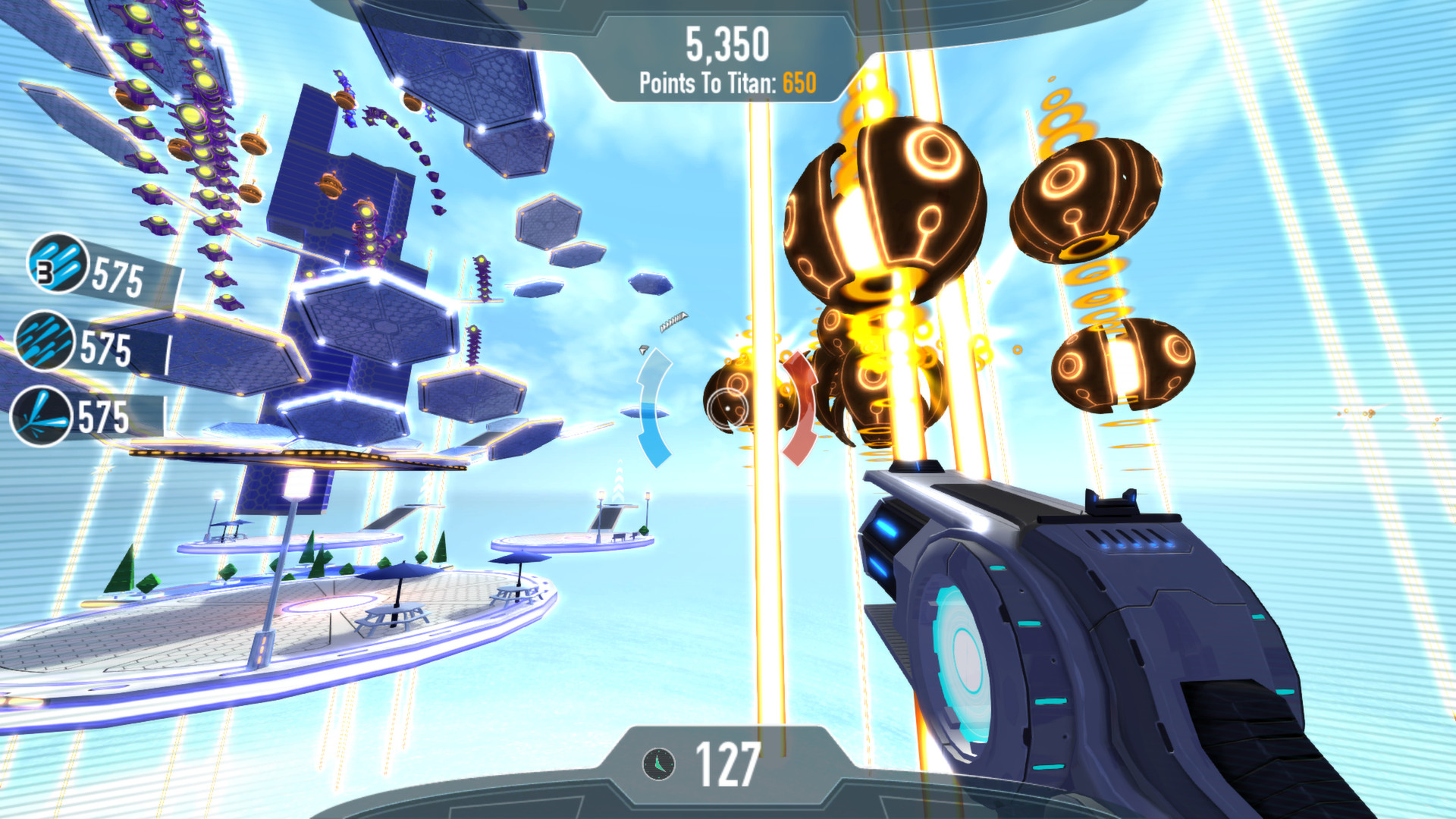1456x819 pixels.
Task: Click the crosshair reticle at screen center
Action: [x=726, y=407]
